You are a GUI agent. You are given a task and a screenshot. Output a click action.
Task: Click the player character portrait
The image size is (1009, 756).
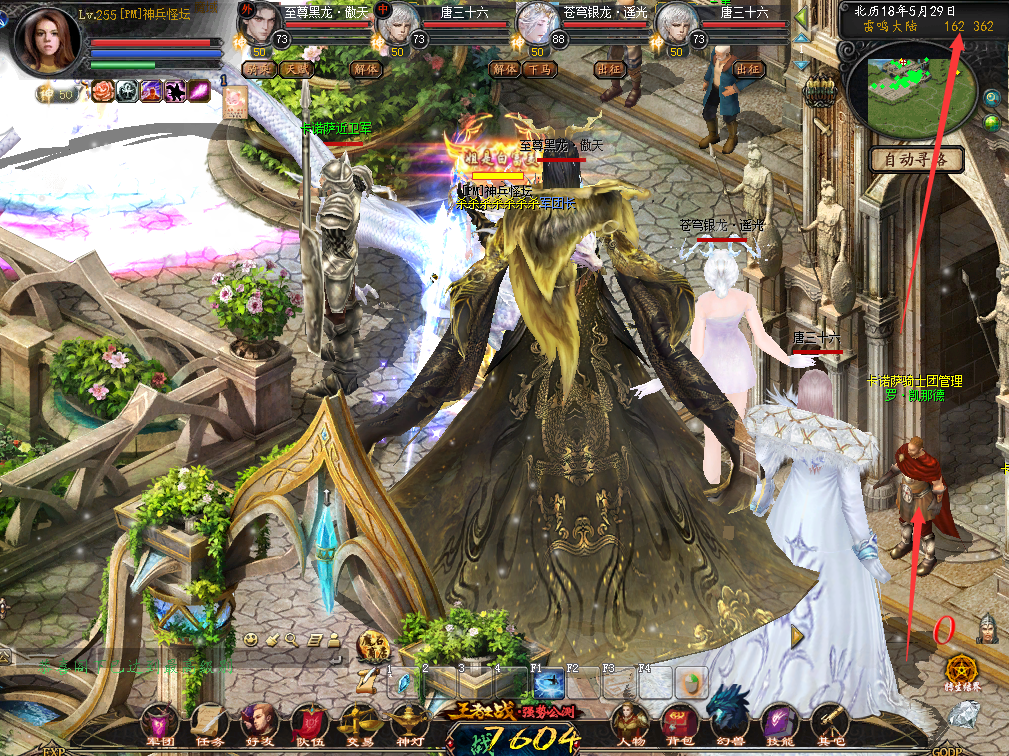[47, 41]
